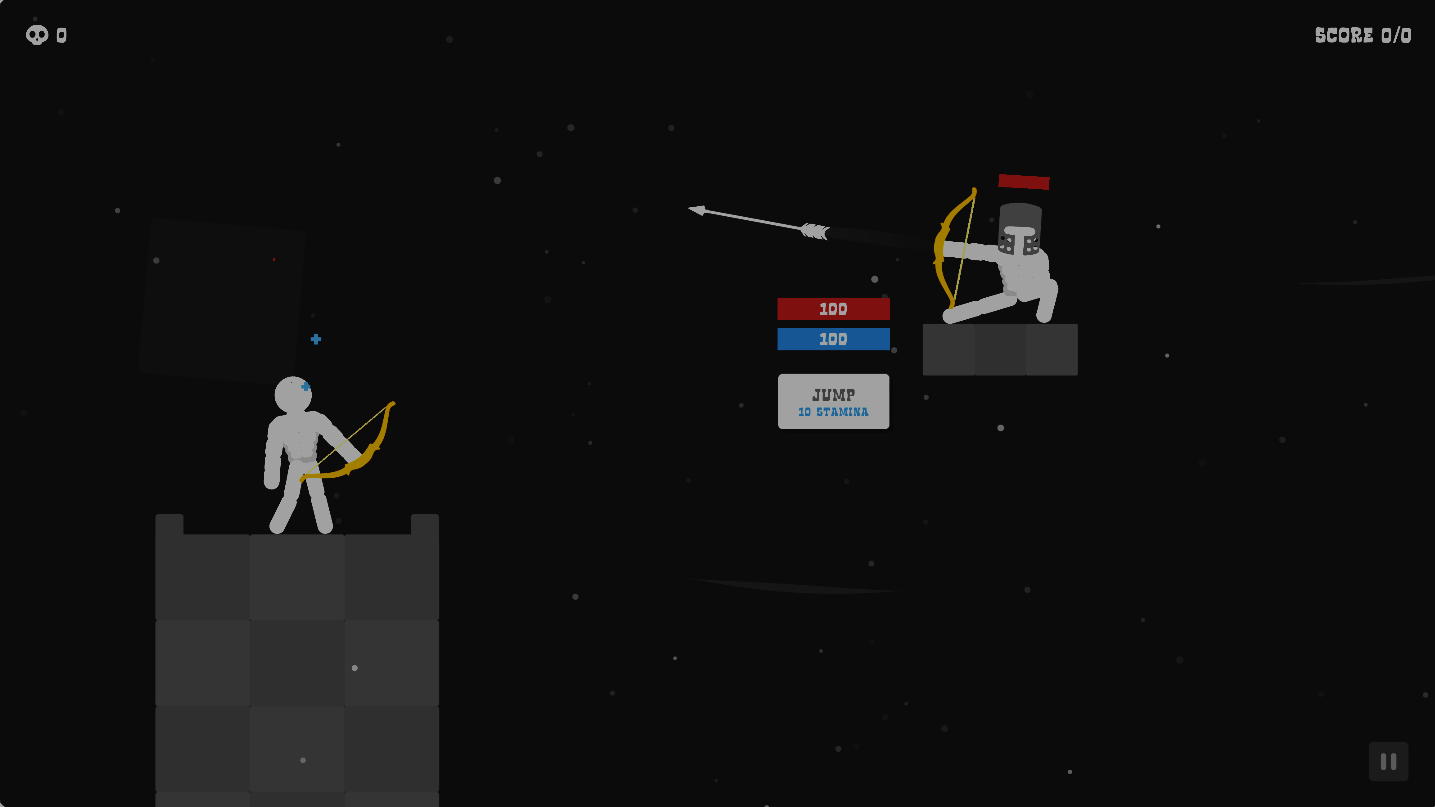
Task: Click the blue stamina bar showing 100
Action: coord(833,339)
